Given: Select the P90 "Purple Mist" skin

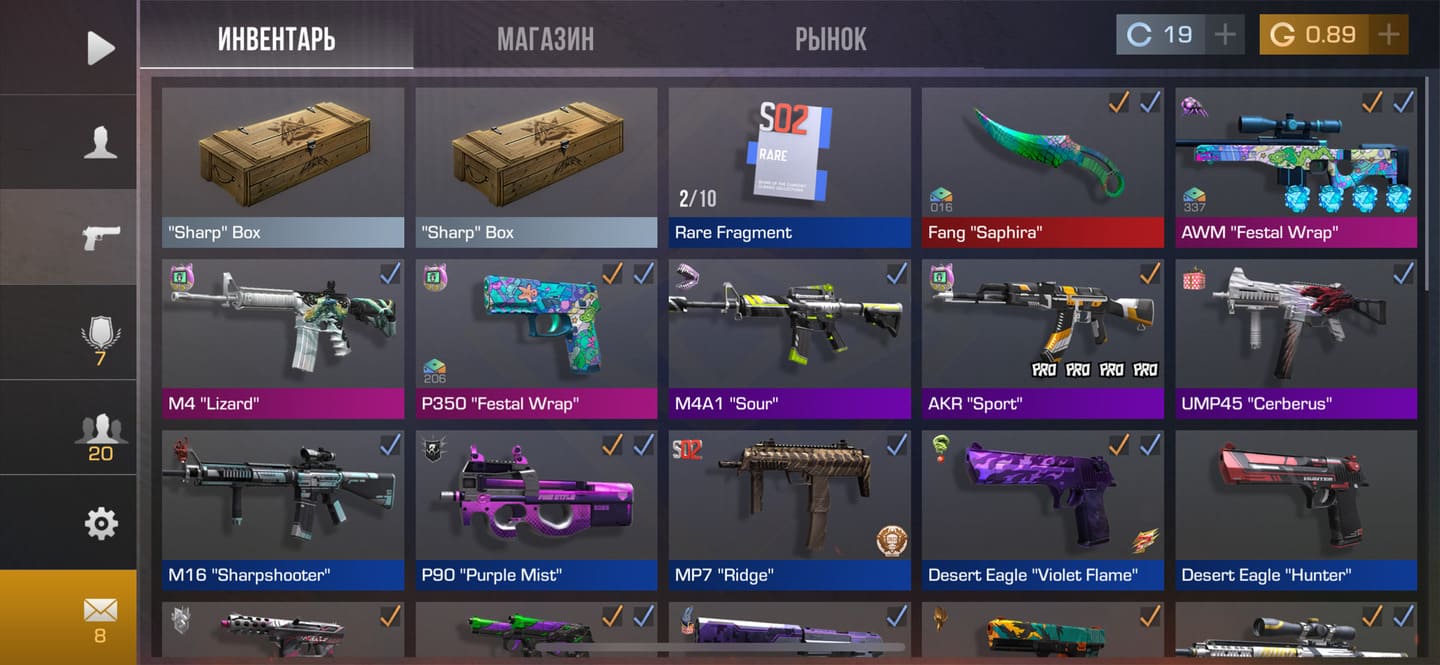Looking at the screenshot, I should point(536,508).
